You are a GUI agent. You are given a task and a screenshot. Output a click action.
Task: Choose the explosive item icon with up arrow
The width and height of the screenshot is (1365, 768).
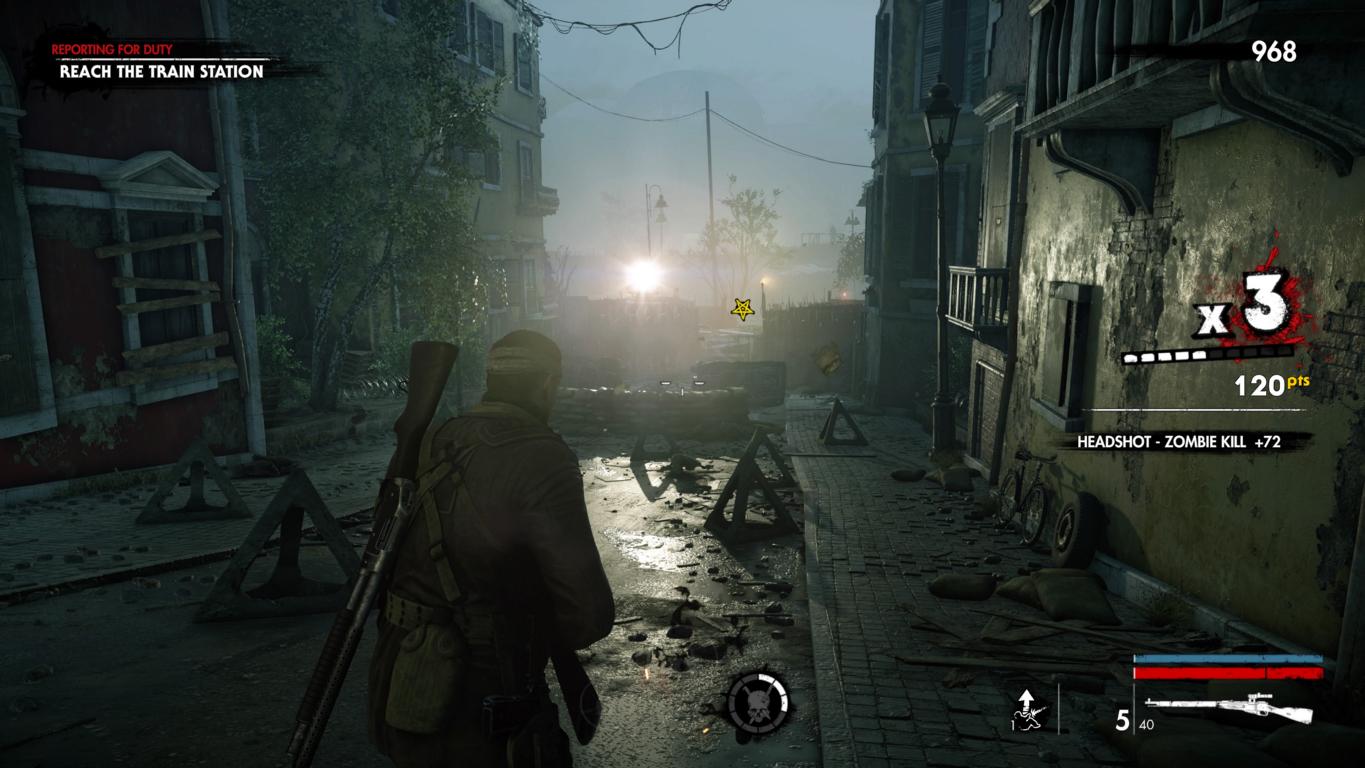tap(1027, 708)
